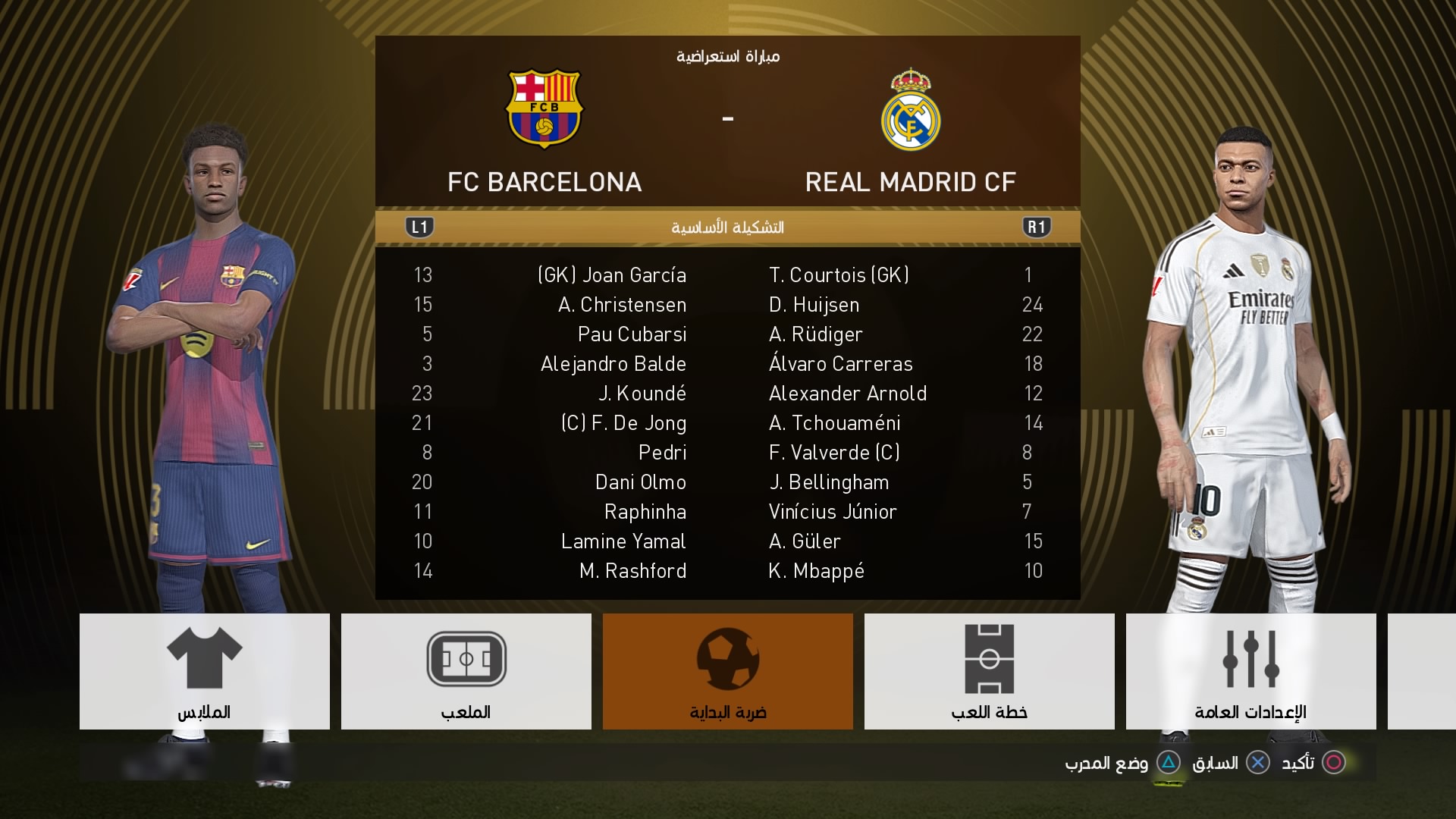Viewport: 1456px width, 819px height.
Task: Select T. Courtois (GK) lineup row
Action: (839, 275)
